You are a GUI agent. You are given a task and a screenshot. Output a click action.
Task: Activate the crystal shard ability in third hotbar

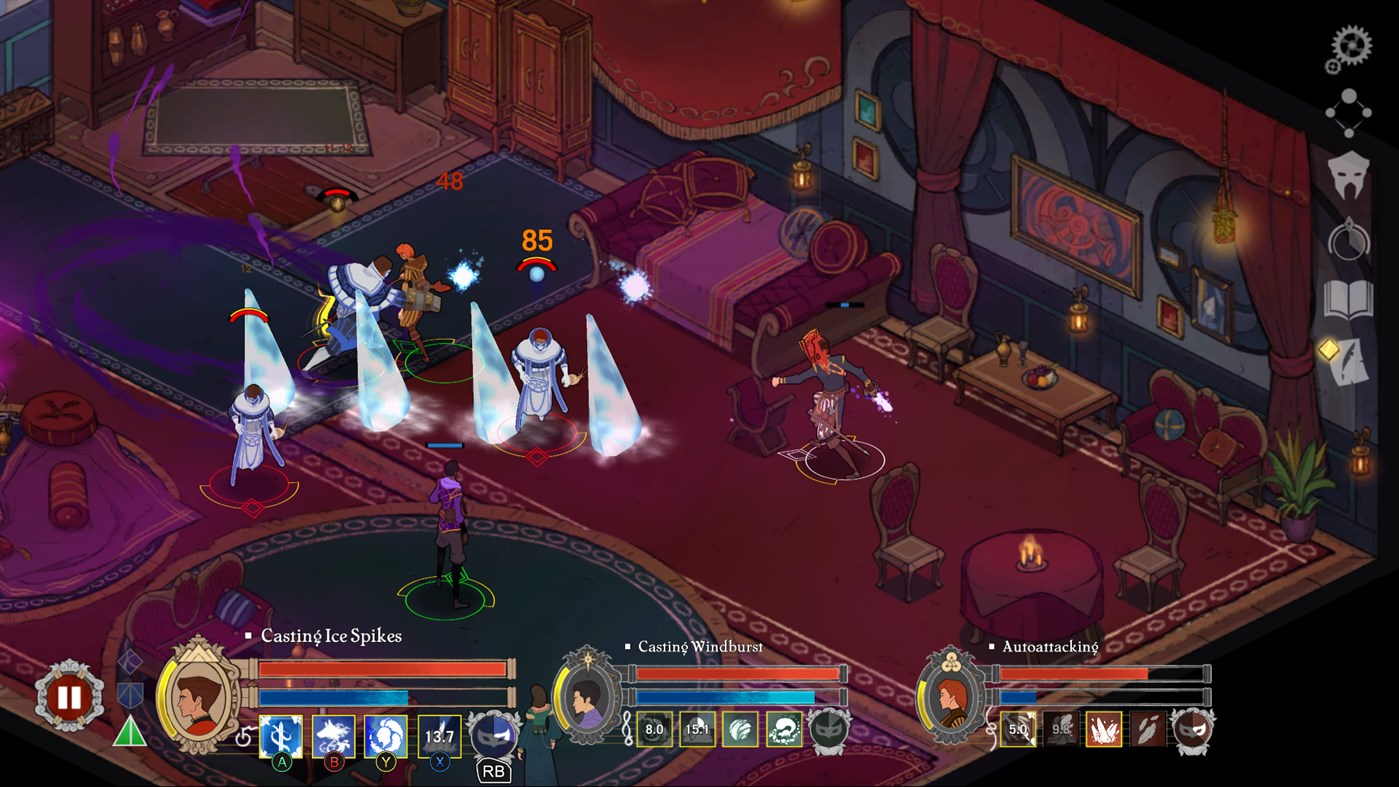point(1106,729)
